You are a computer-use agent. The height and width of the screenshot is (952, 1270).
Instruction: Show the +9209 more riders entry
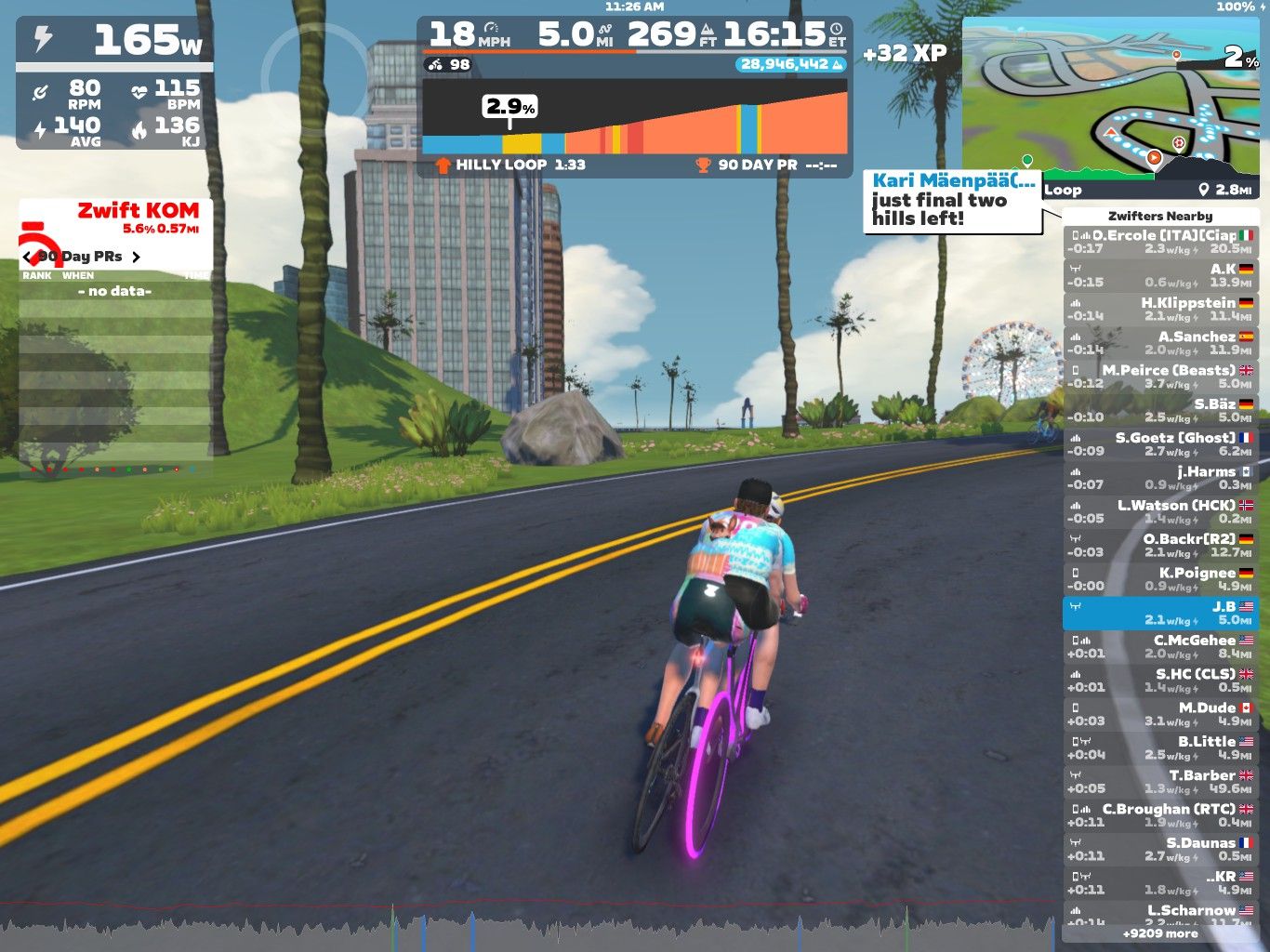(1160, 933)
